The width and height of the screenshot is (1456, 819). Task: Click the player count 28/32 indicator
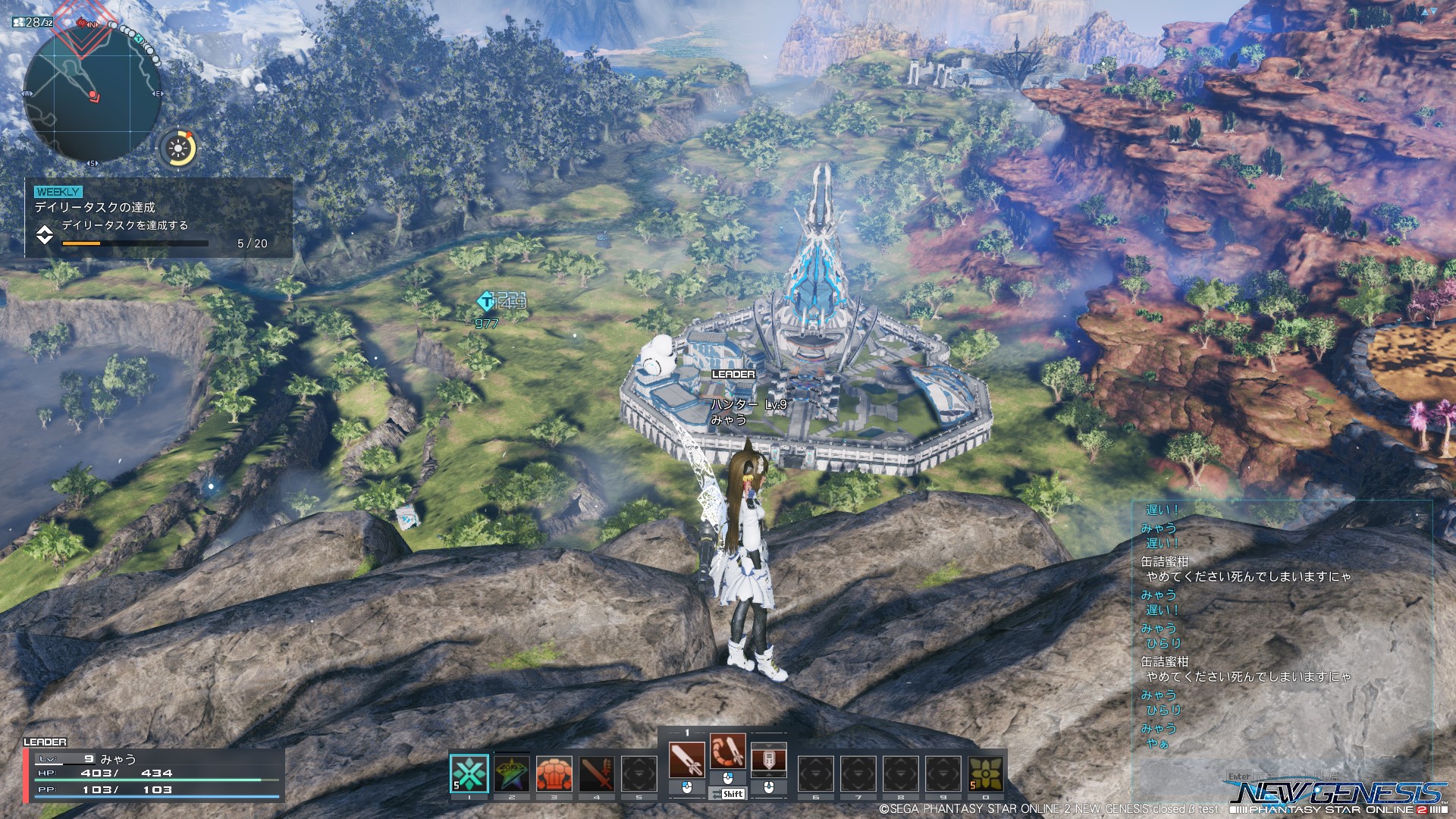click(x=33, y=22)
